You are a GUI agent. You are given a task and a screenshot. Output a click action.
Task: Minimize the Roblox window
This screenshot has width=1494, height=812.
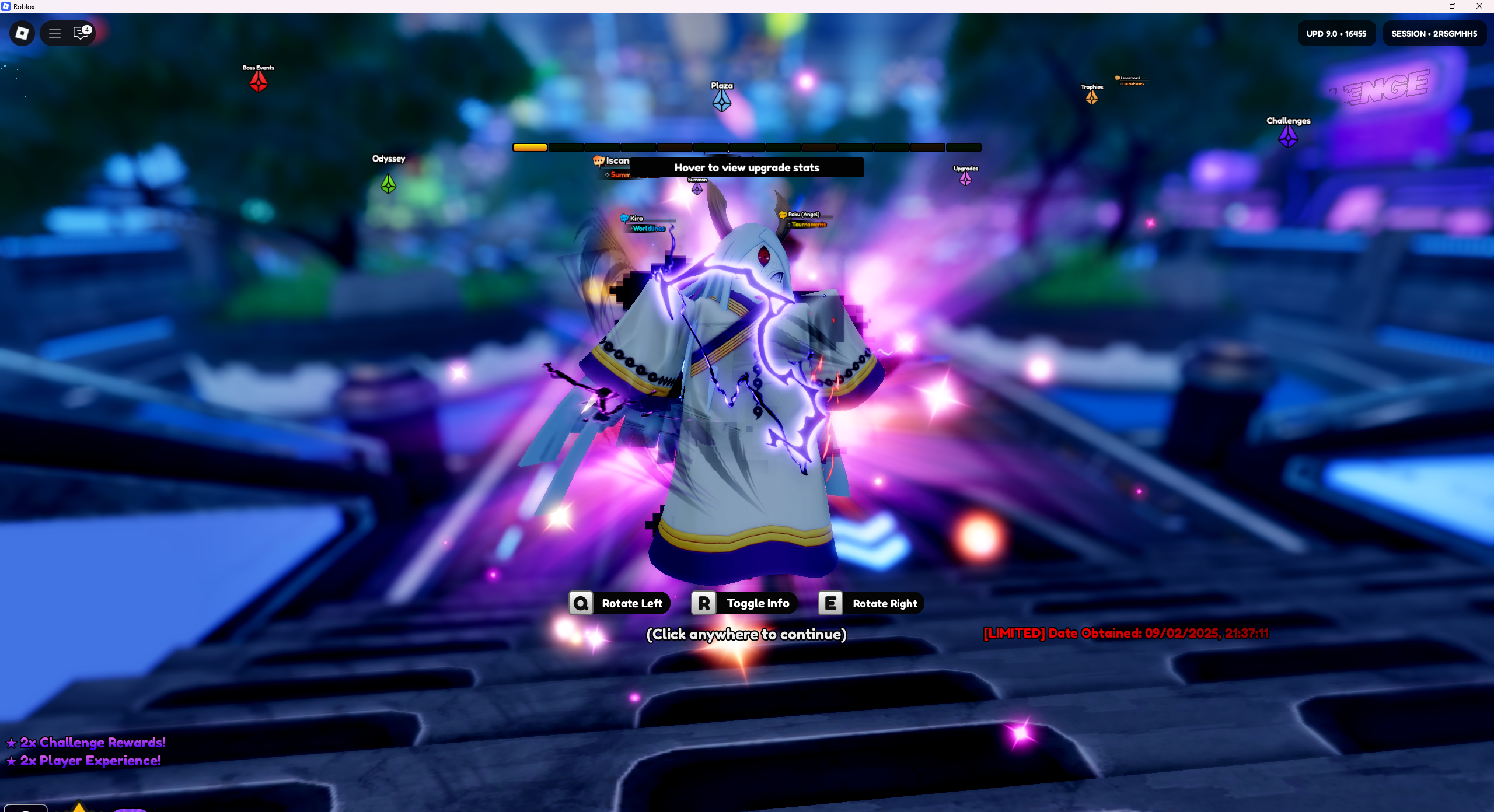tap(1426, 6)
